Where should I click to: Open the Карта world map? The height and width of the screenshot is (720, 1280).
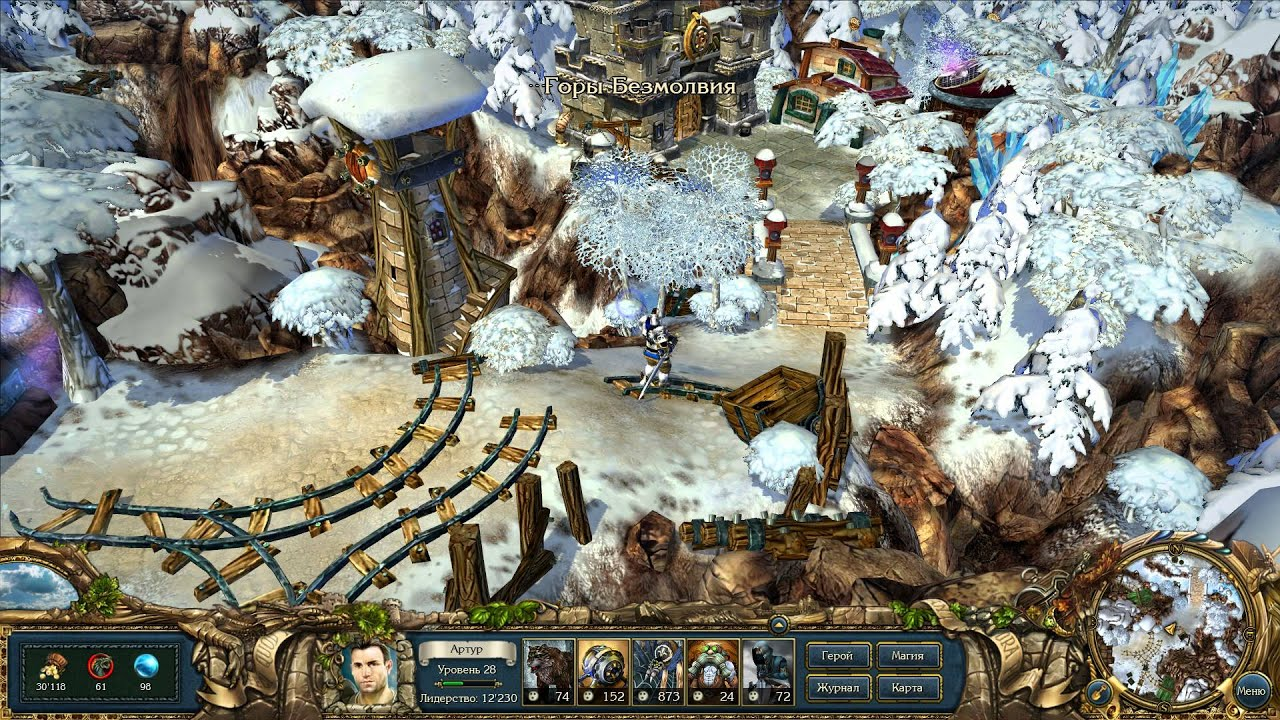point(909,688)
